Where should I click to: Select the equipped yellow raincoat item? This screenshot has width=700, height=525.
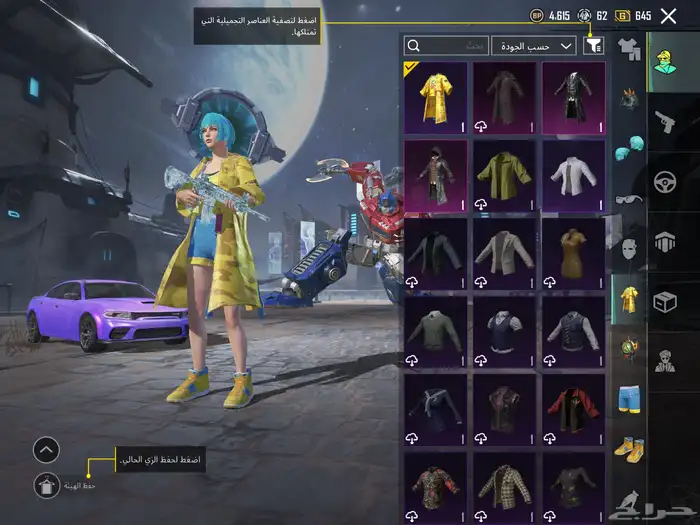pos(436,98)
